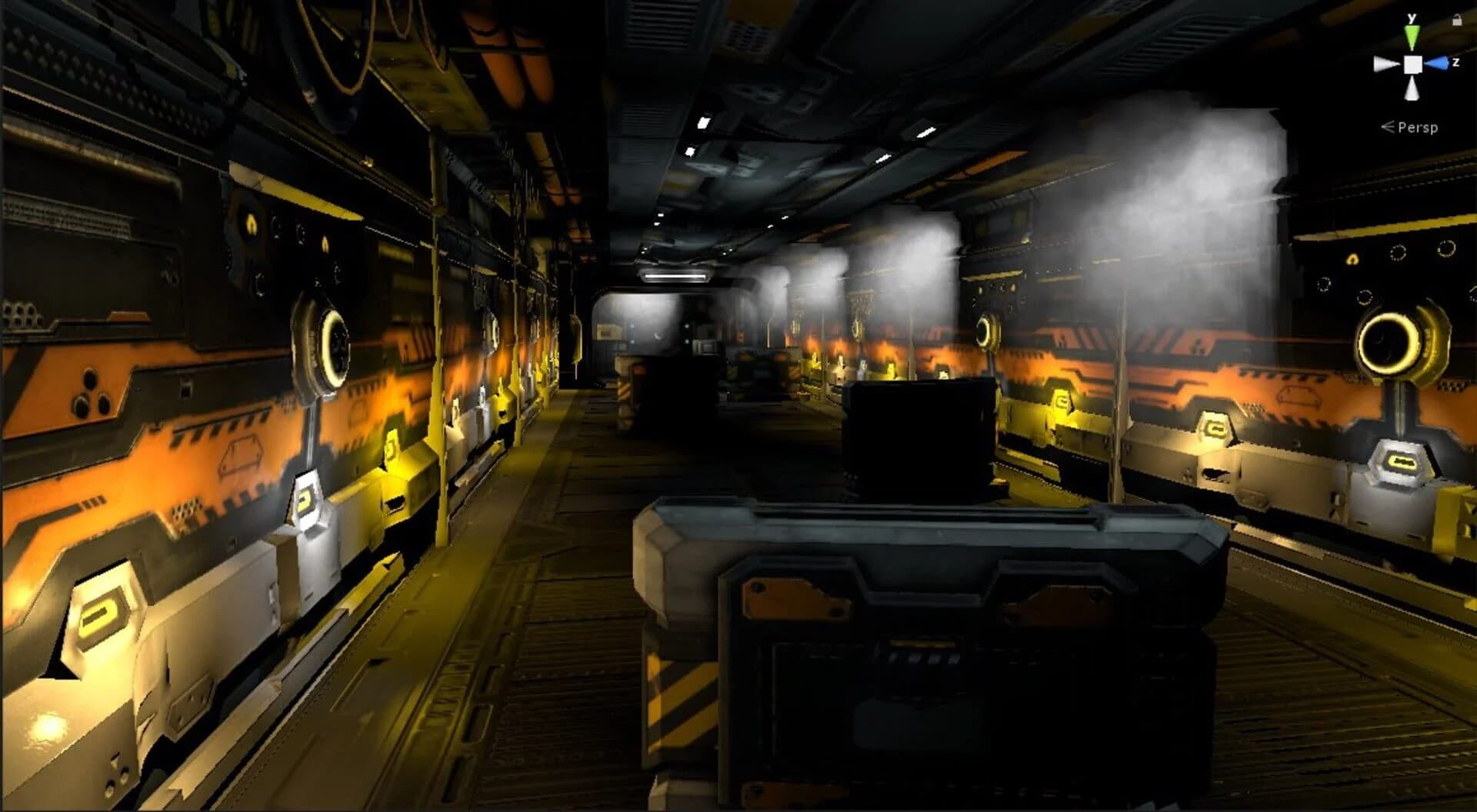Click the center cube of the orientation gizmo
The width and height of the screenshot is (1477, 812).
[1413, 64]
